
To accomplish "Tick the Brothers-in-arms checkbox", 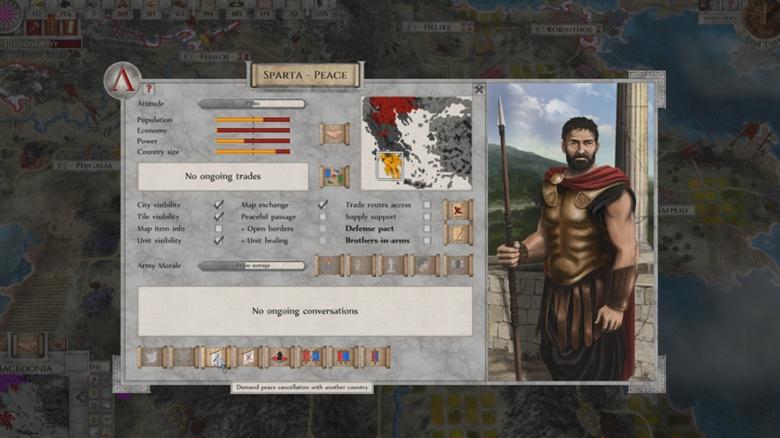I will (x=427, y=241).
